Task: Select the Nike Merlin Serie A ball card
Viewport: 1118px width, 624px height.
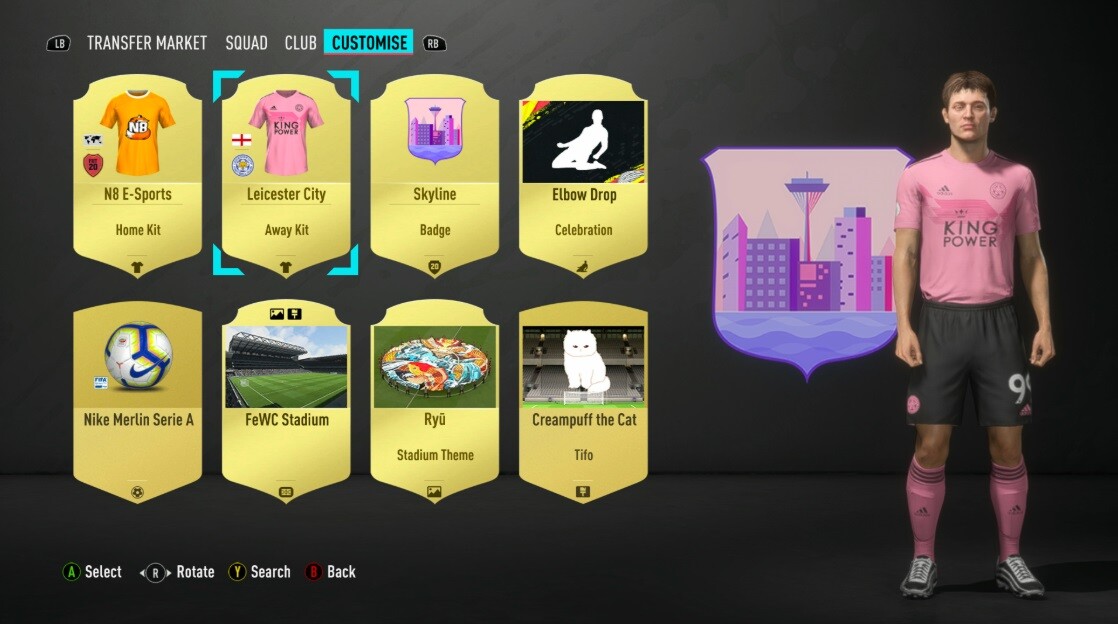Action: click(138, 400)
